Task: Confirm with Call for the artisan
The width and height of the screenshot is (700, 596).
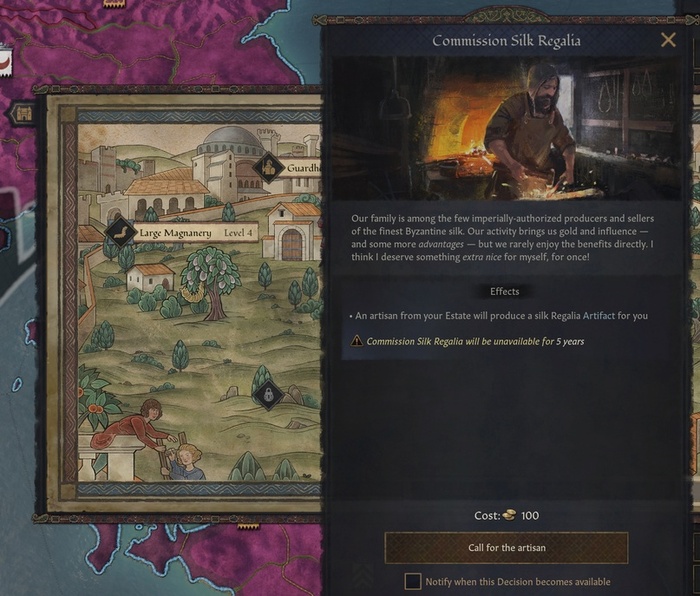Action: 506,548
